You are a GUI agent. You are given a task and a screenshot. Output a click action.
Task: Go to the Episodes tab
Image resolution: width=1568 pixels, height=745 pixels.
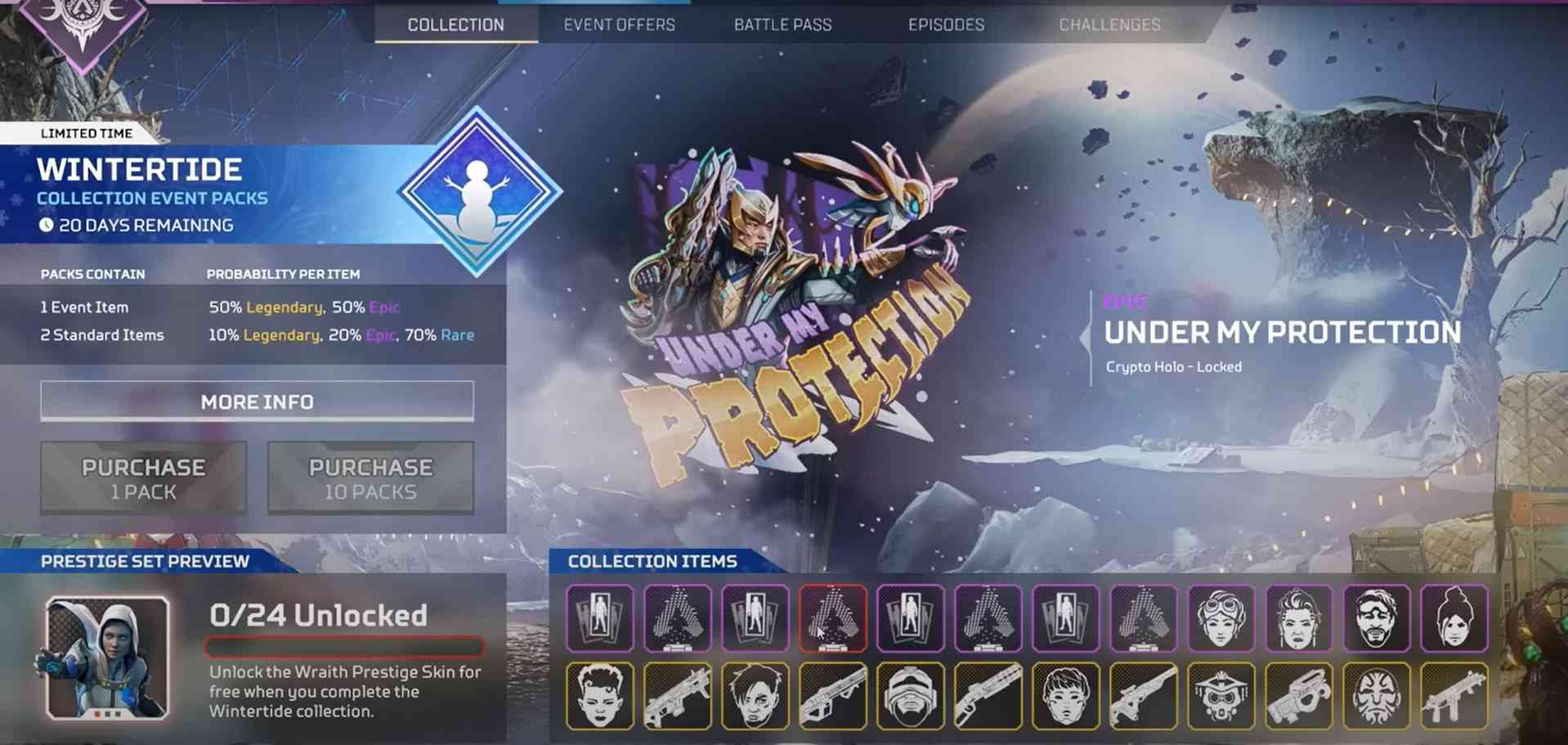[946, 25]
